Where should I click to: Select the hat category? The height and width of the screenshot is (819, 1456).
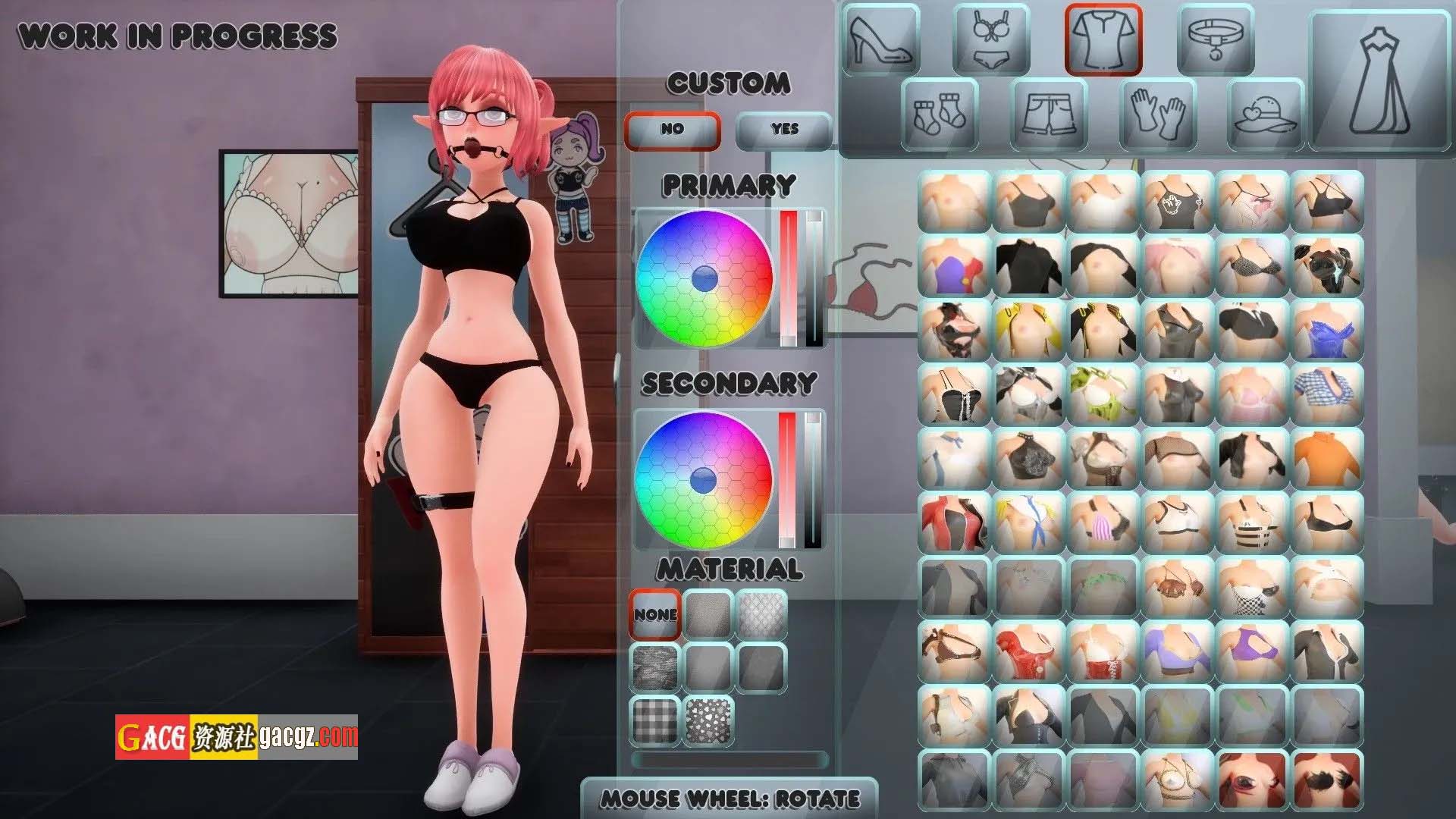pos(1266,114)
